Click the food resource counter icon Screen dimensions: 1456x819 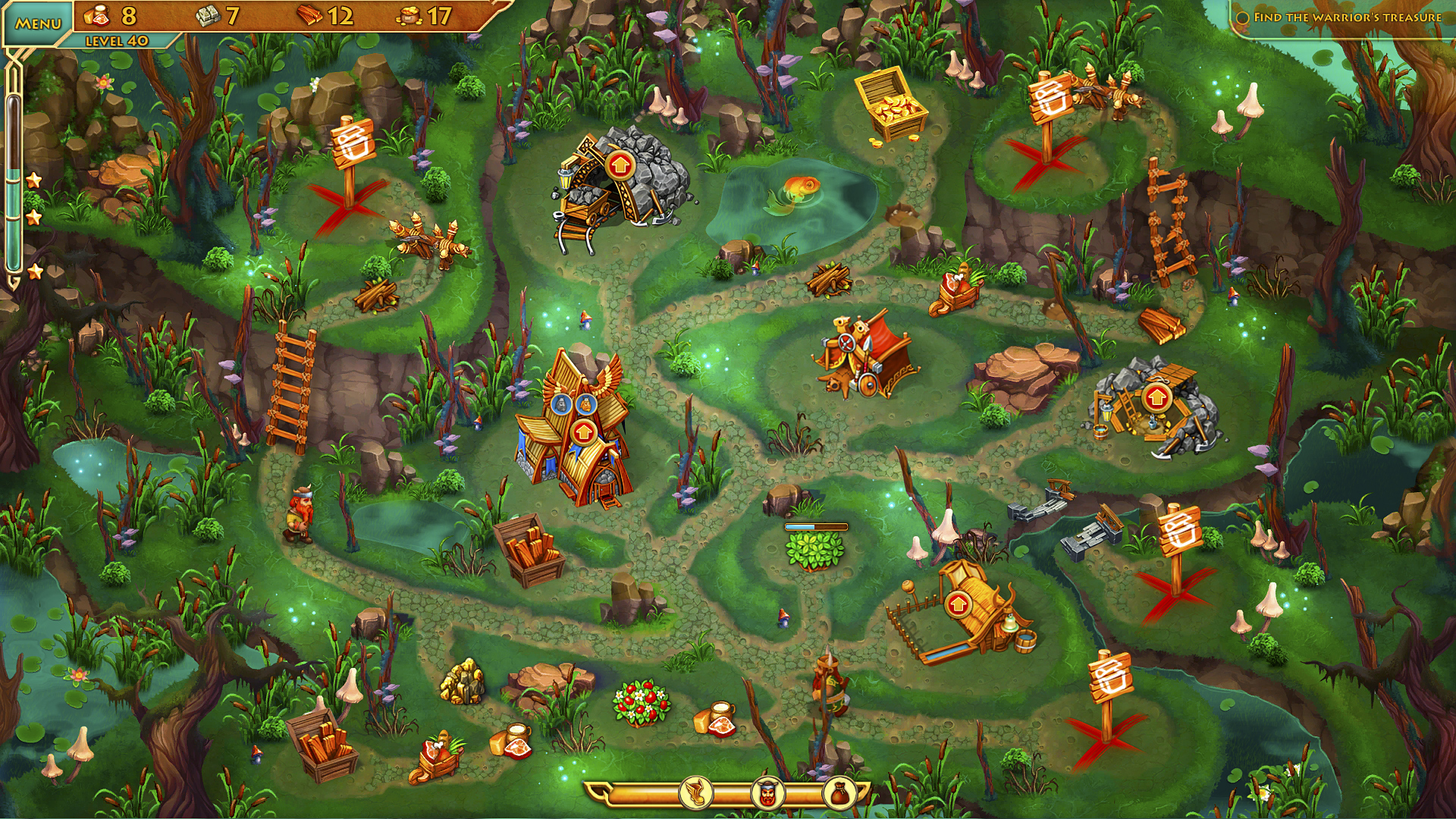(x=97, y=15)
